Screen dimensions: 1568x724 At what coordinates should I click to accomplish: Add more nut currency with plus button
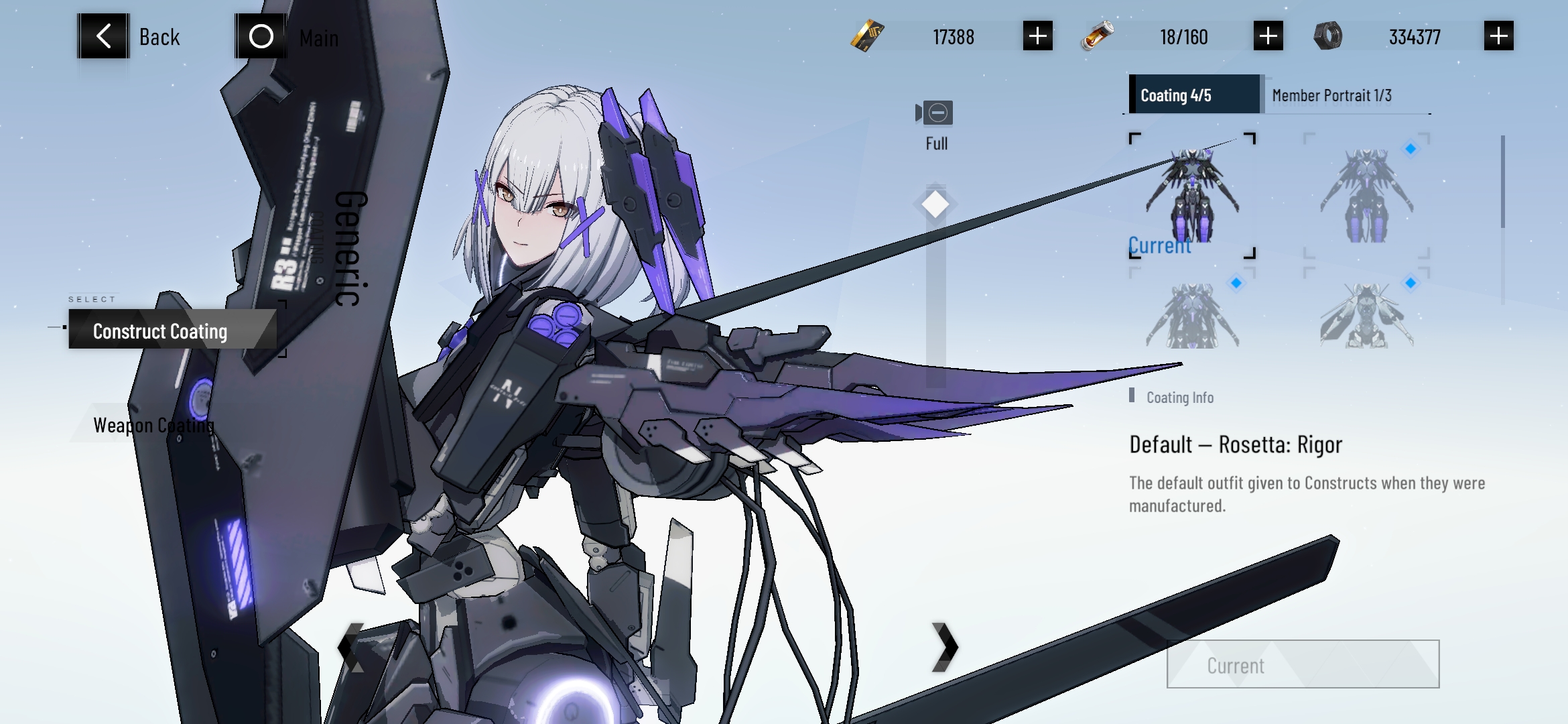[1498, 36]
